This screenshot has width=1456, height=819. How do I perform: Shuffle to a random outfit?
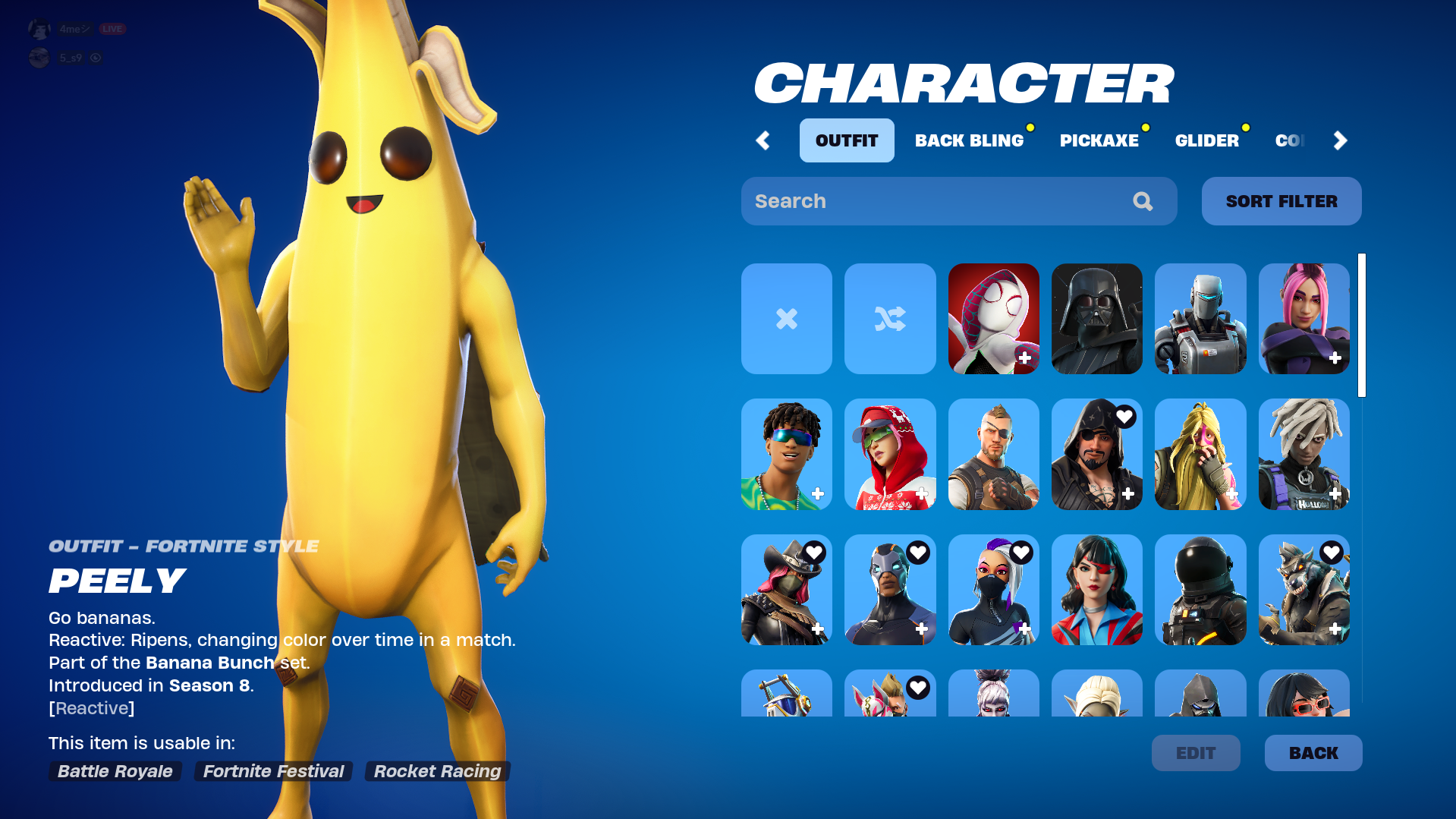[x=889, y=319]
